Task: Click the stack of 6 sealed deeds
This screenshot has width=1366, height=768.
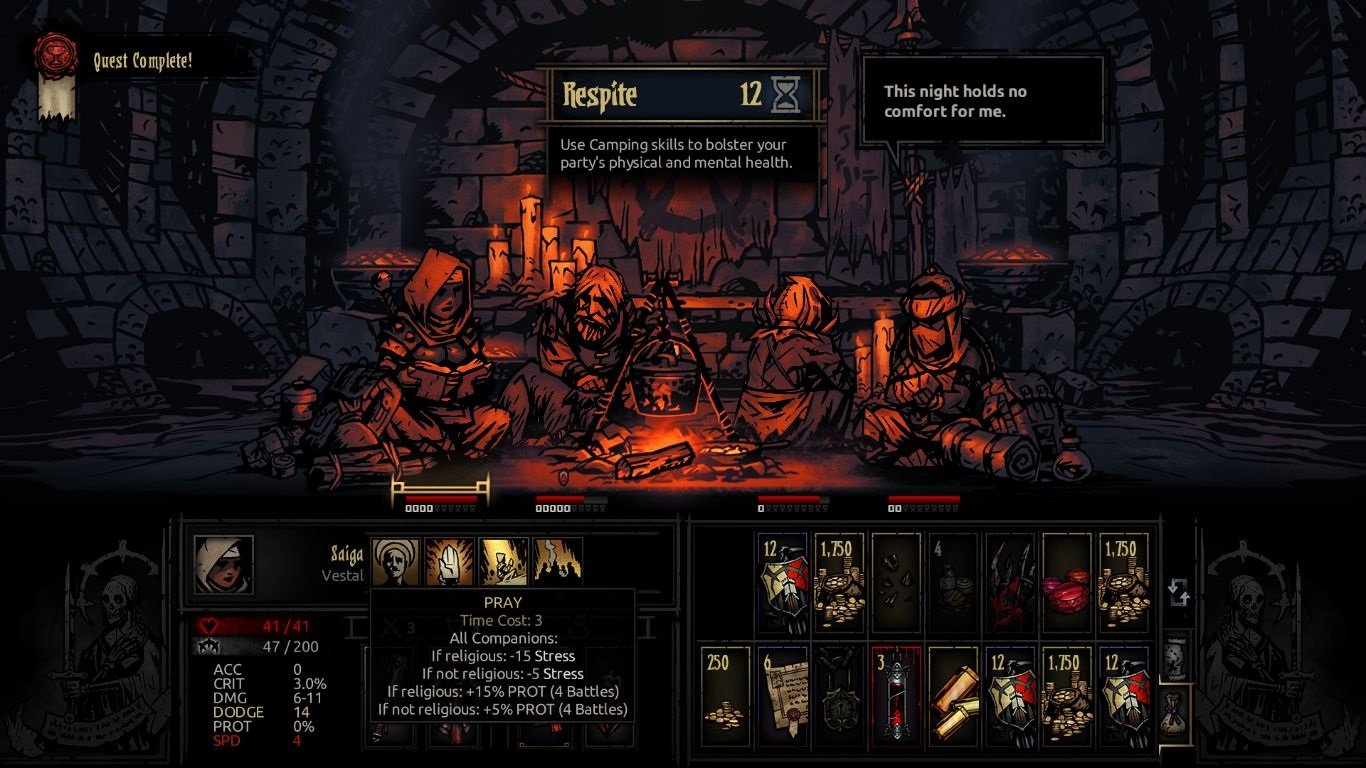Action: coord(782,696)
